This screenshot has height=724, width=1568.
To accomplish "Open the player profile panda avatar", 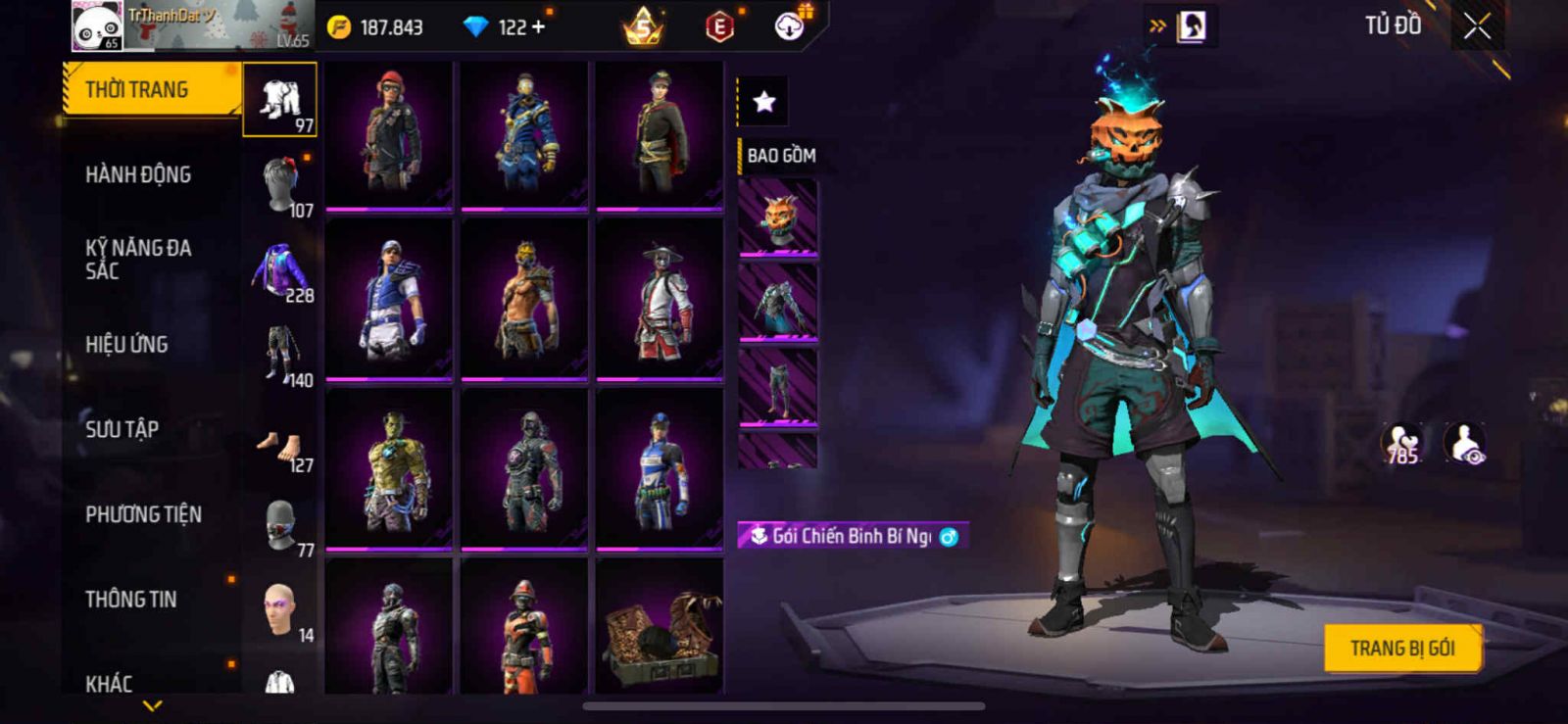I will click(97, 26).
